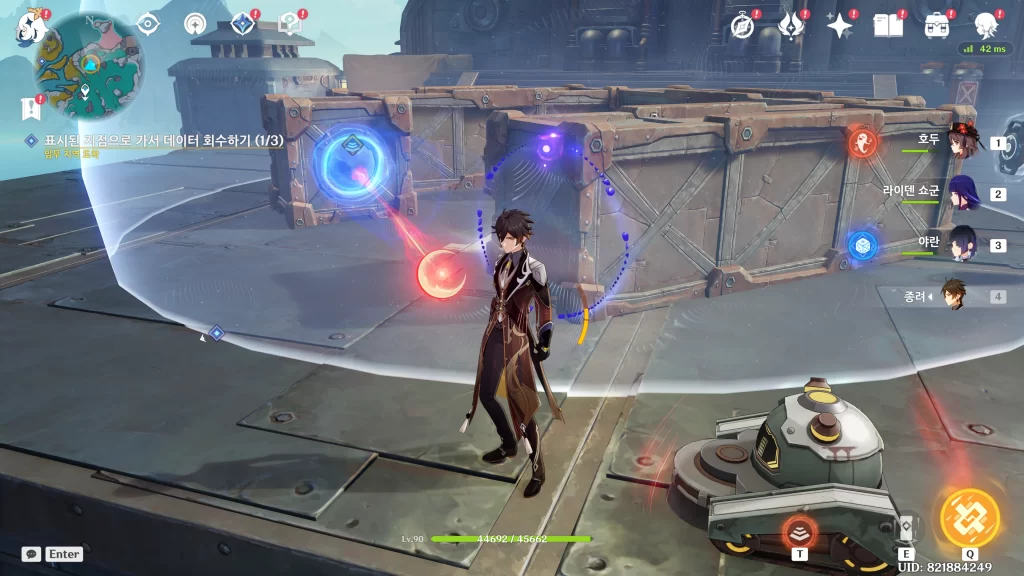Image resolution: width=1024 pixels, height=576 pixels.
Task: Open the winged battle pass icon
Action: 790,26
